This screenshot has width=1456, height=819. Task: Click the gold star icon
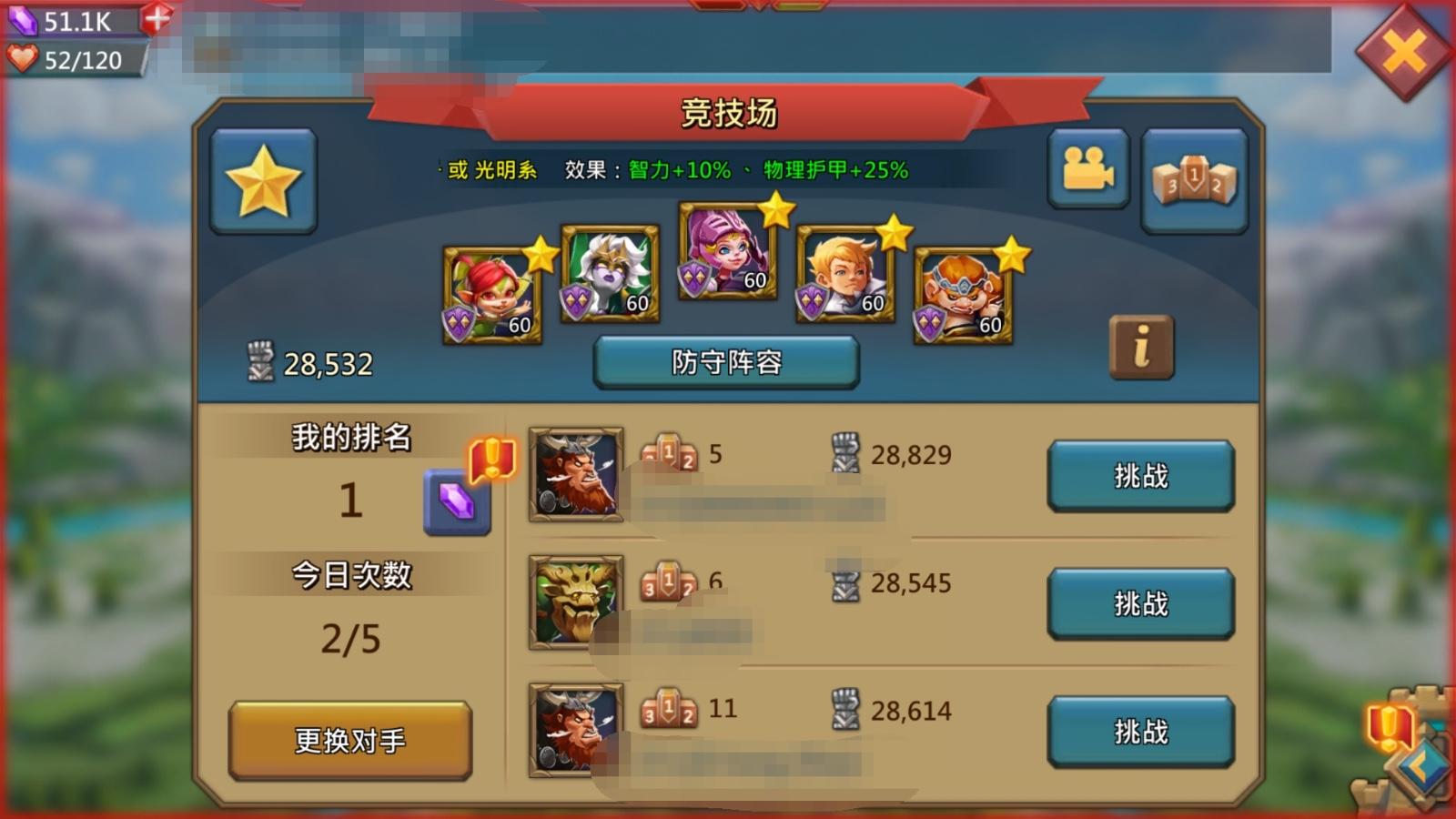pos(263,179)
